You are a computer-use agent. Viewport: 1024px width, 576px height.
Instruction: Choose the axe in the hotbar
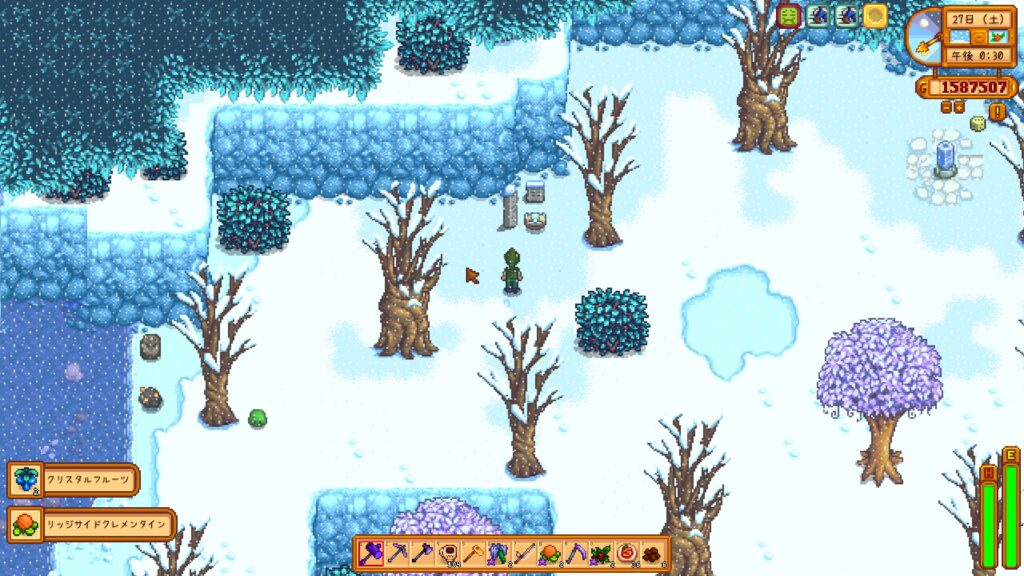pyautogui.click(x=422, y=552)
